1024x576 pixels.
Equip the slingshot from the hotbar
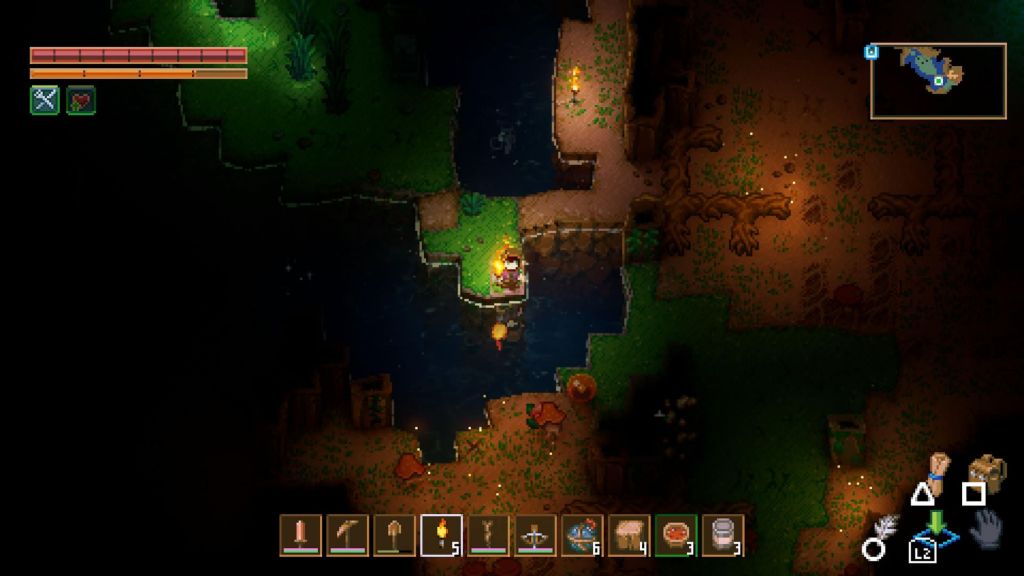488,535
